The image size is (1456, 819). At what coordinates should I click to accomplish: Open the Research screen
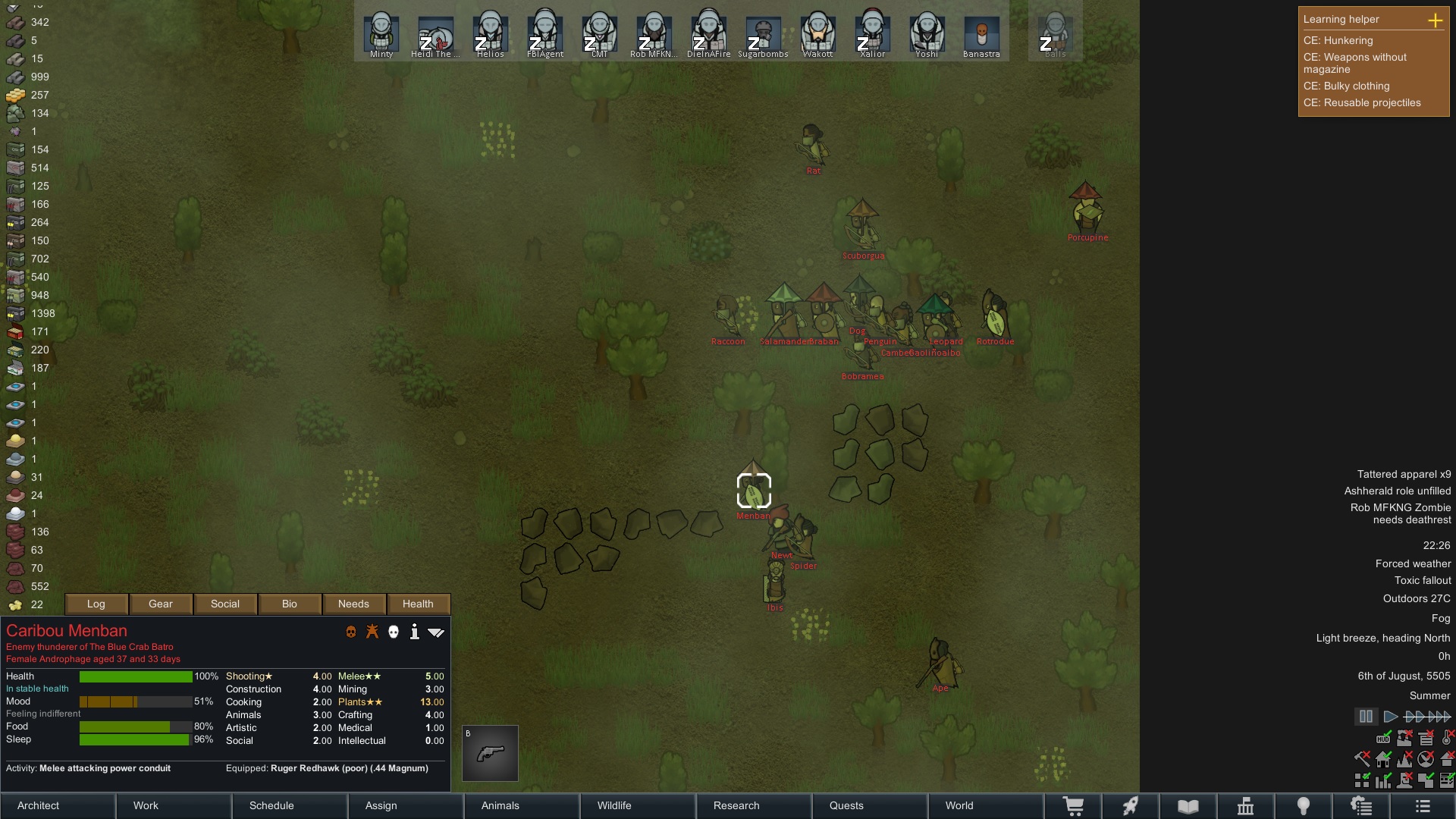755,805
